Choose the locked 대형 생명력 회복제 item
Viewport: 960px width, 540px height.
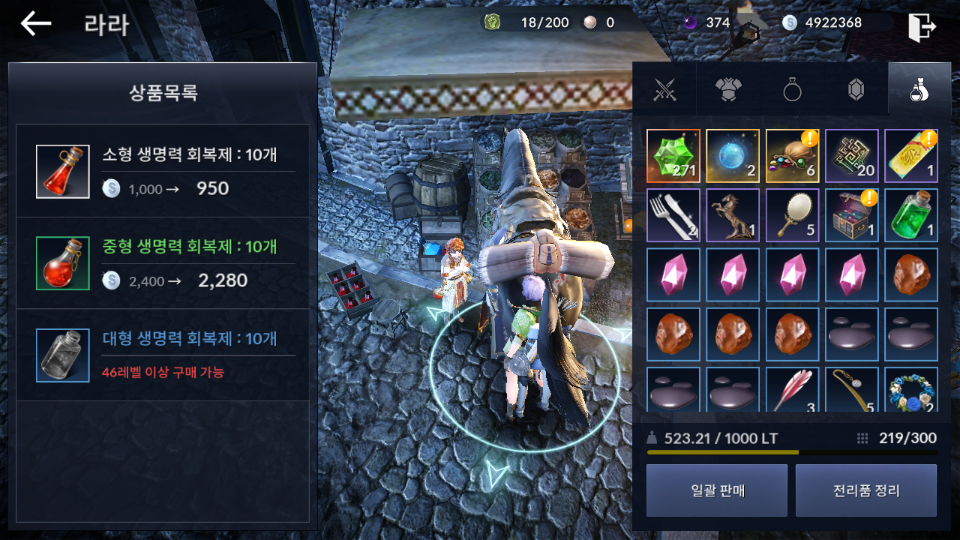pos(163,355)
